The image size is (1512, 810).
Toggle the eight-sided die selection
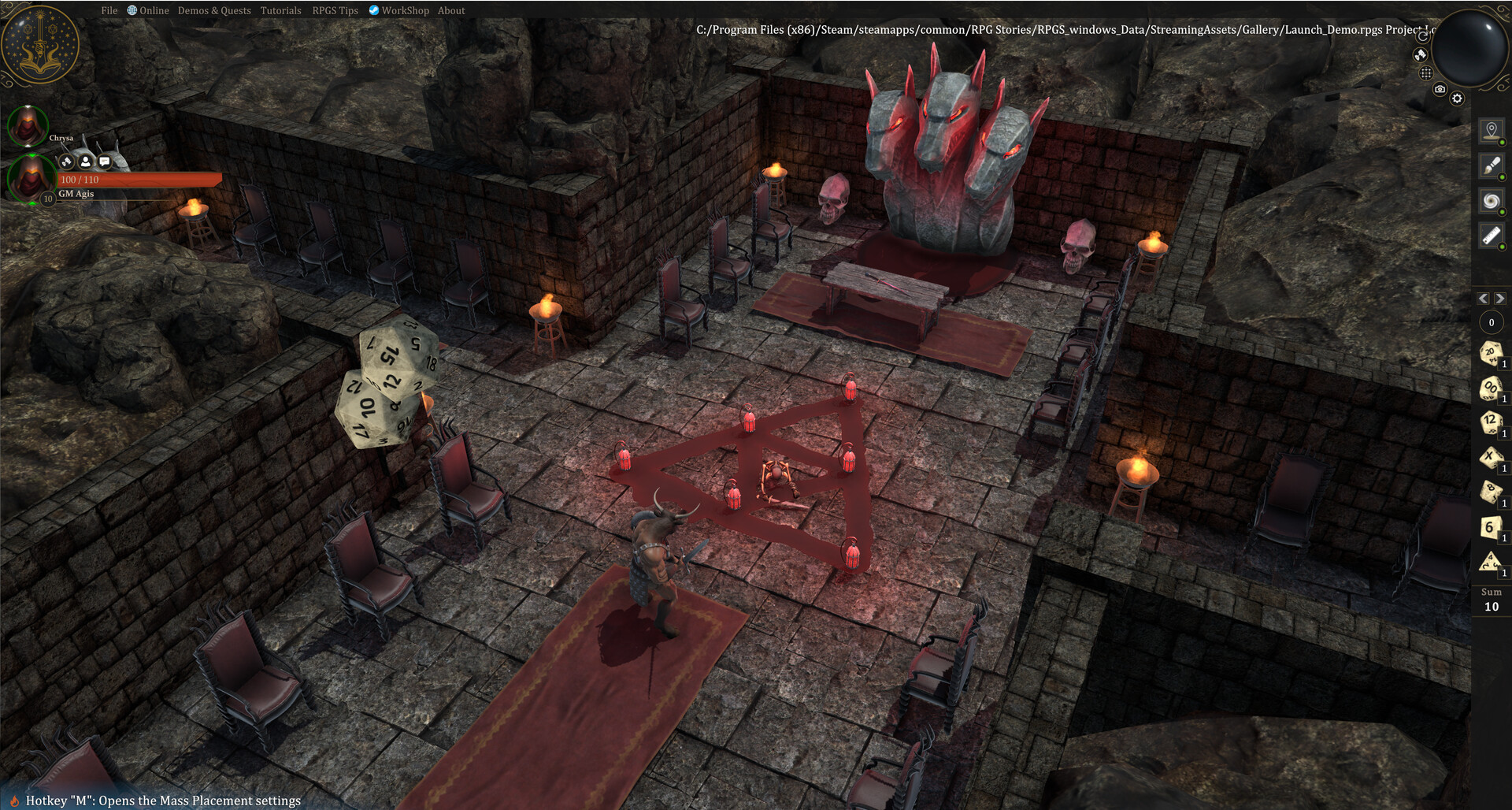click(x=1491, y=492)
